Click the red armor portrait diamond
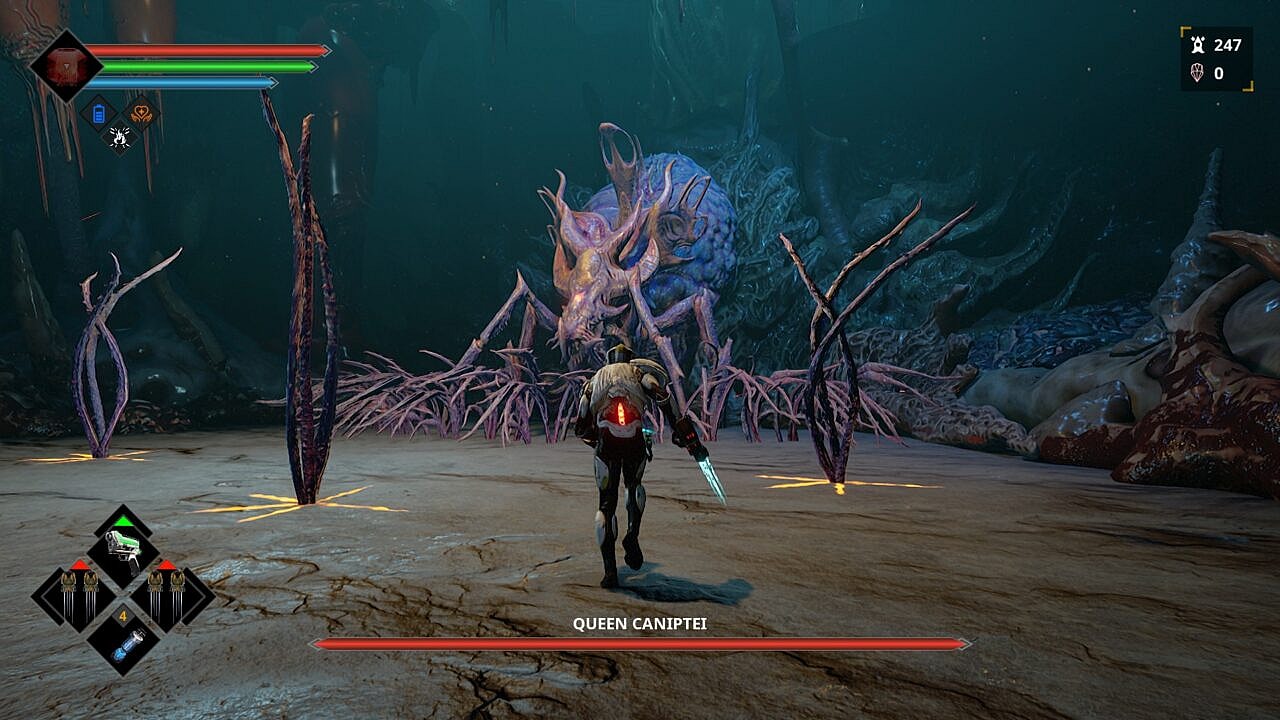Image resolution: width=1280 pixels, height=720 pixels. (66, 66)
